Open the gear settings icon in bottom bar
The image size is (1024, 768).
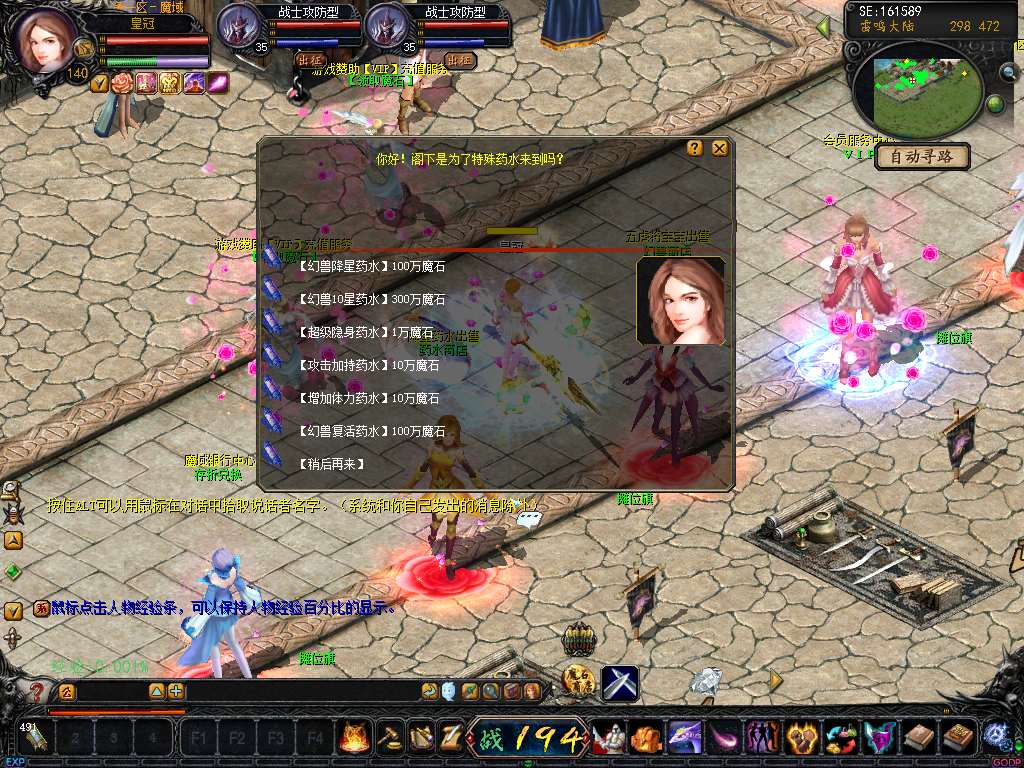tap(995, 736)
